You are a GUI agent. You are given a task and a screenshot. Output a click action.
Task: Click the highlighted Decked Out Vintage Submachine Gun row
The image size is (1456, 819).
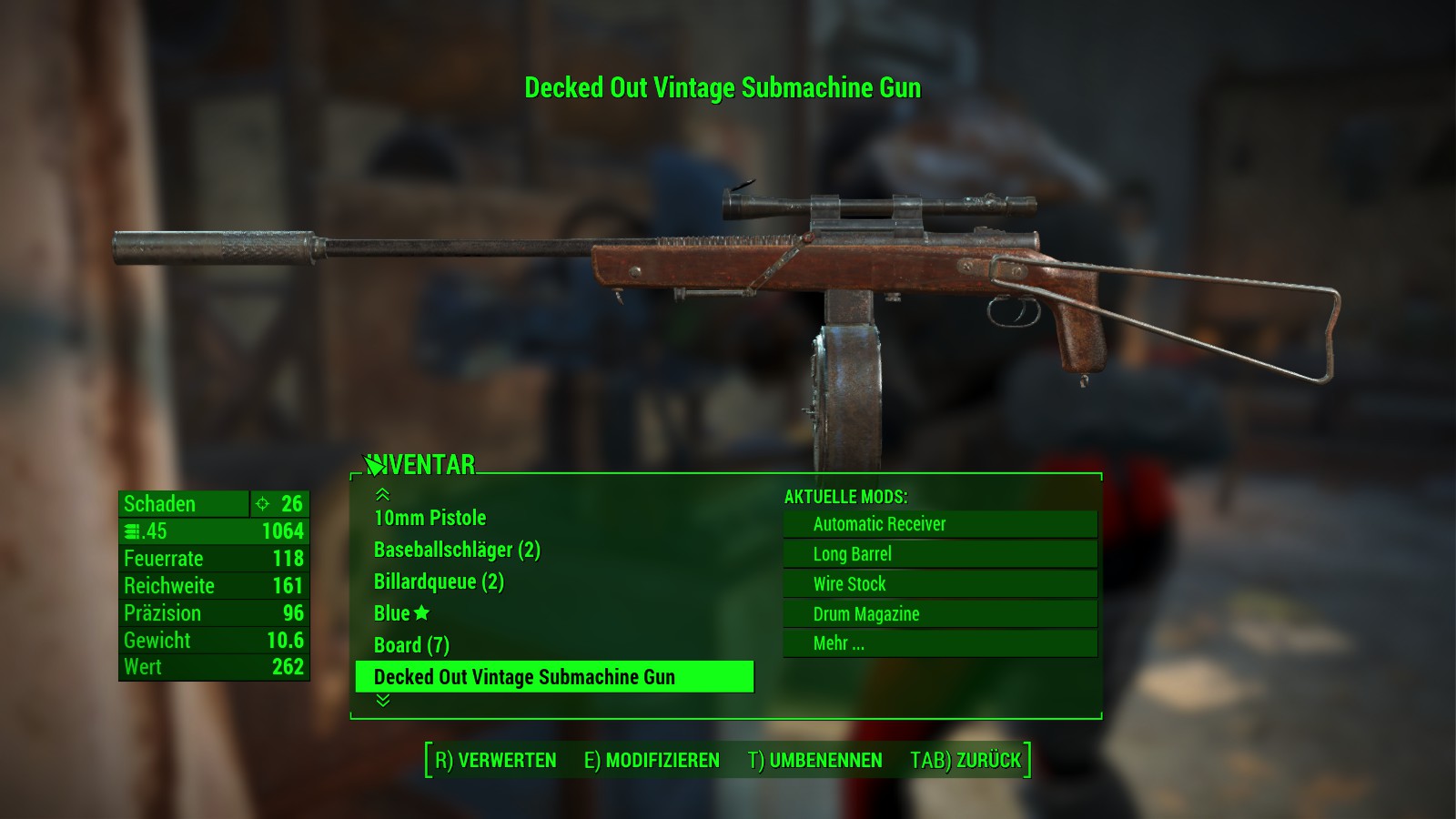click(553, 677)
